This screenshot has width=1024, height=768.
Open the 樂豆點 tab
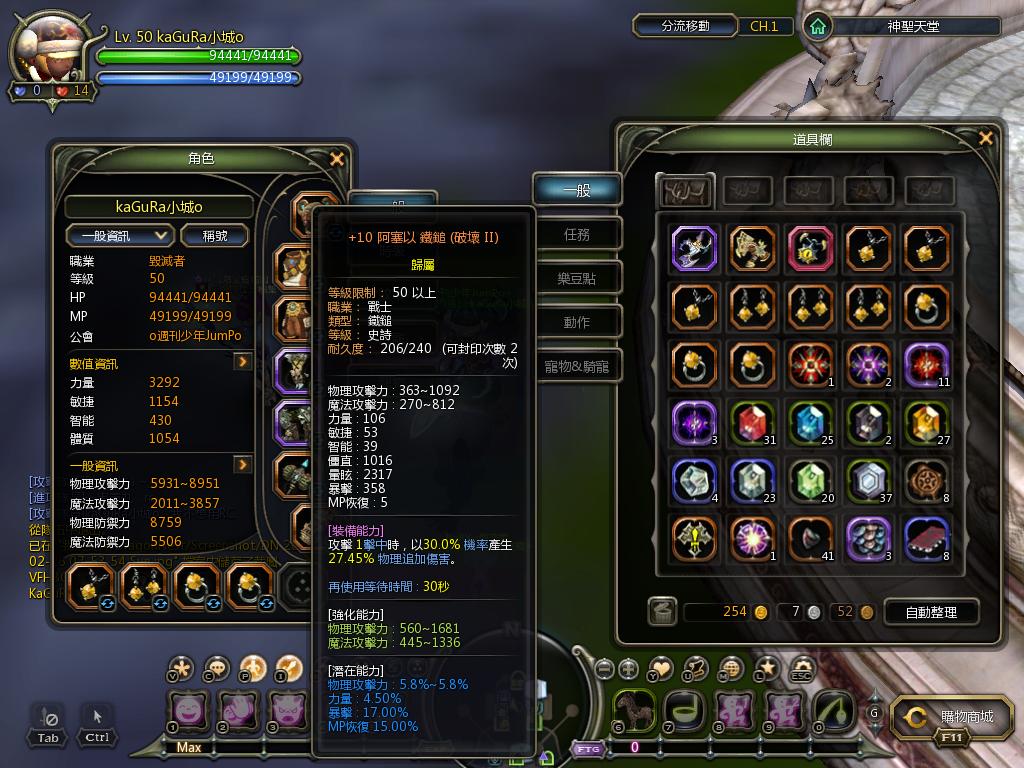coord(577,278)
